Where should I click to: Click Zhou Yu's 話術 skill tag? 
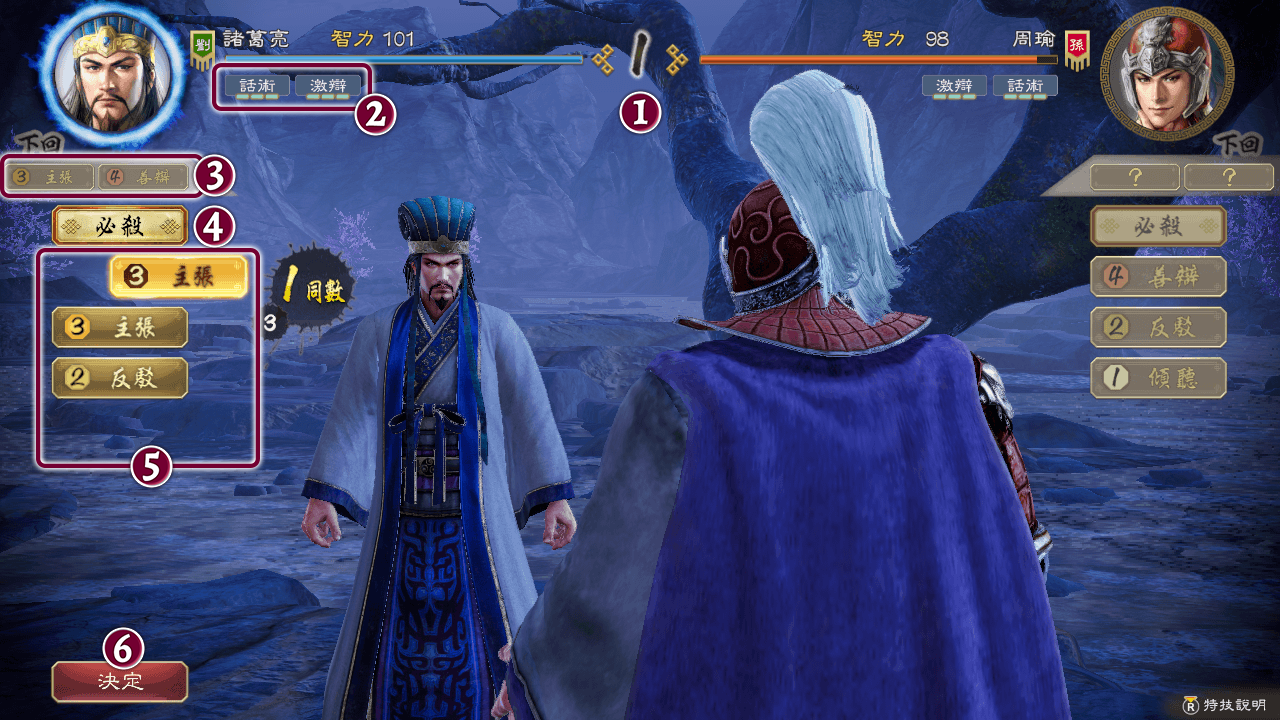click(x=1025, y=86)
